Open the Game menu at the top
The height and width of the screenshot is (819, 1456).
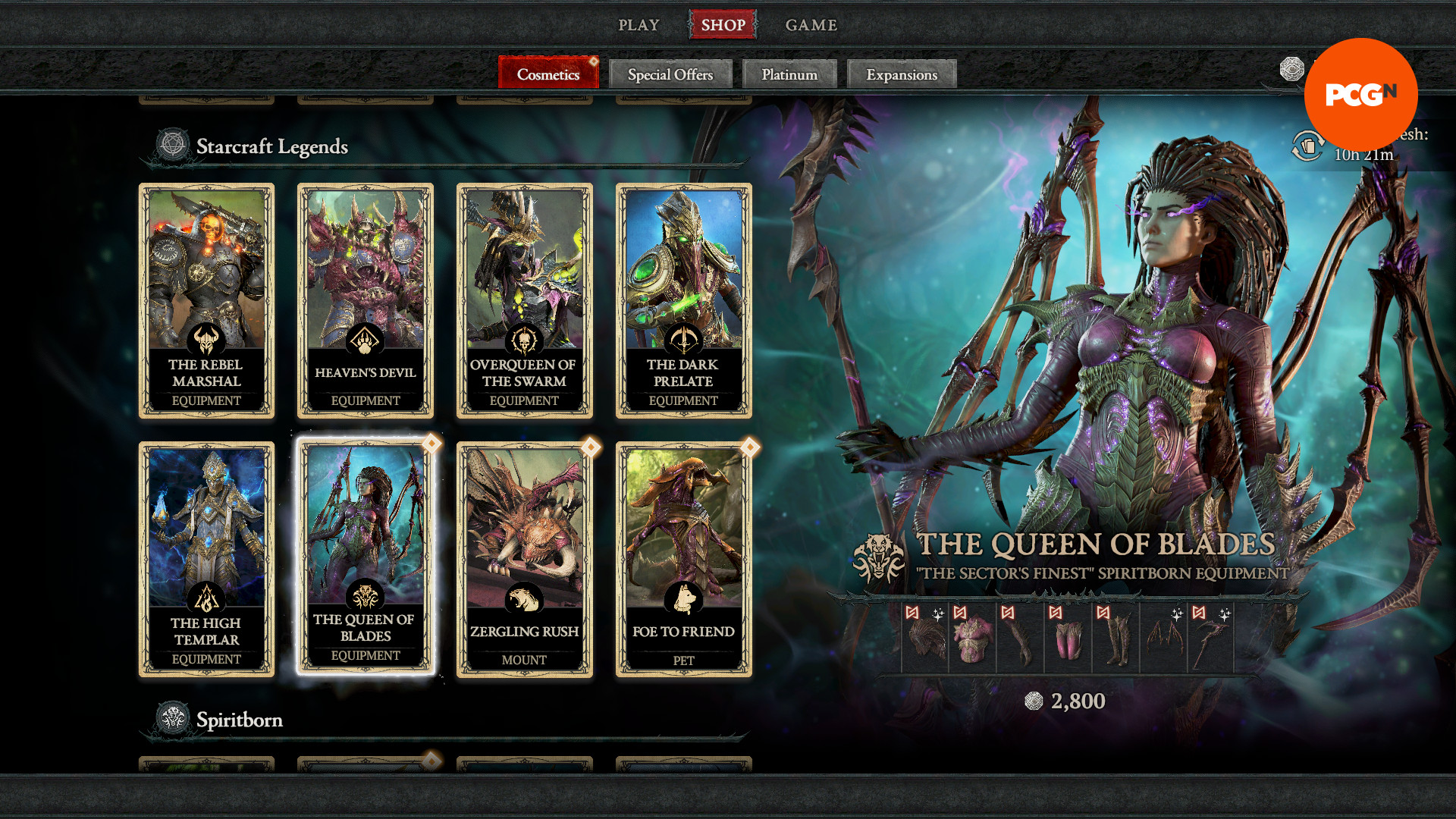point(811,25)
